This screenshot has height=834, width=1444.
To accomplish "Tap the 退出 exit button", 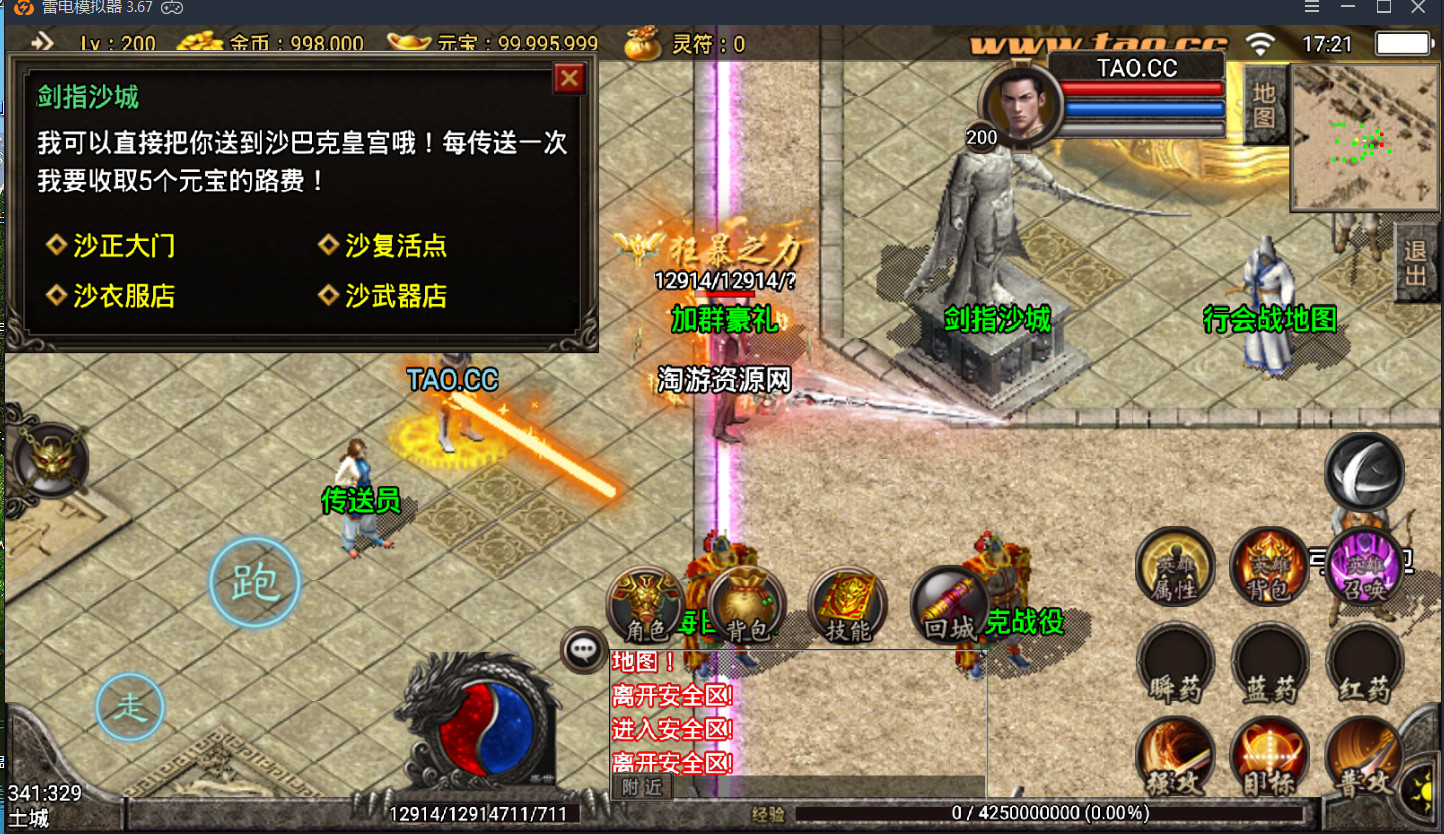I will (x=1415, y=262).
